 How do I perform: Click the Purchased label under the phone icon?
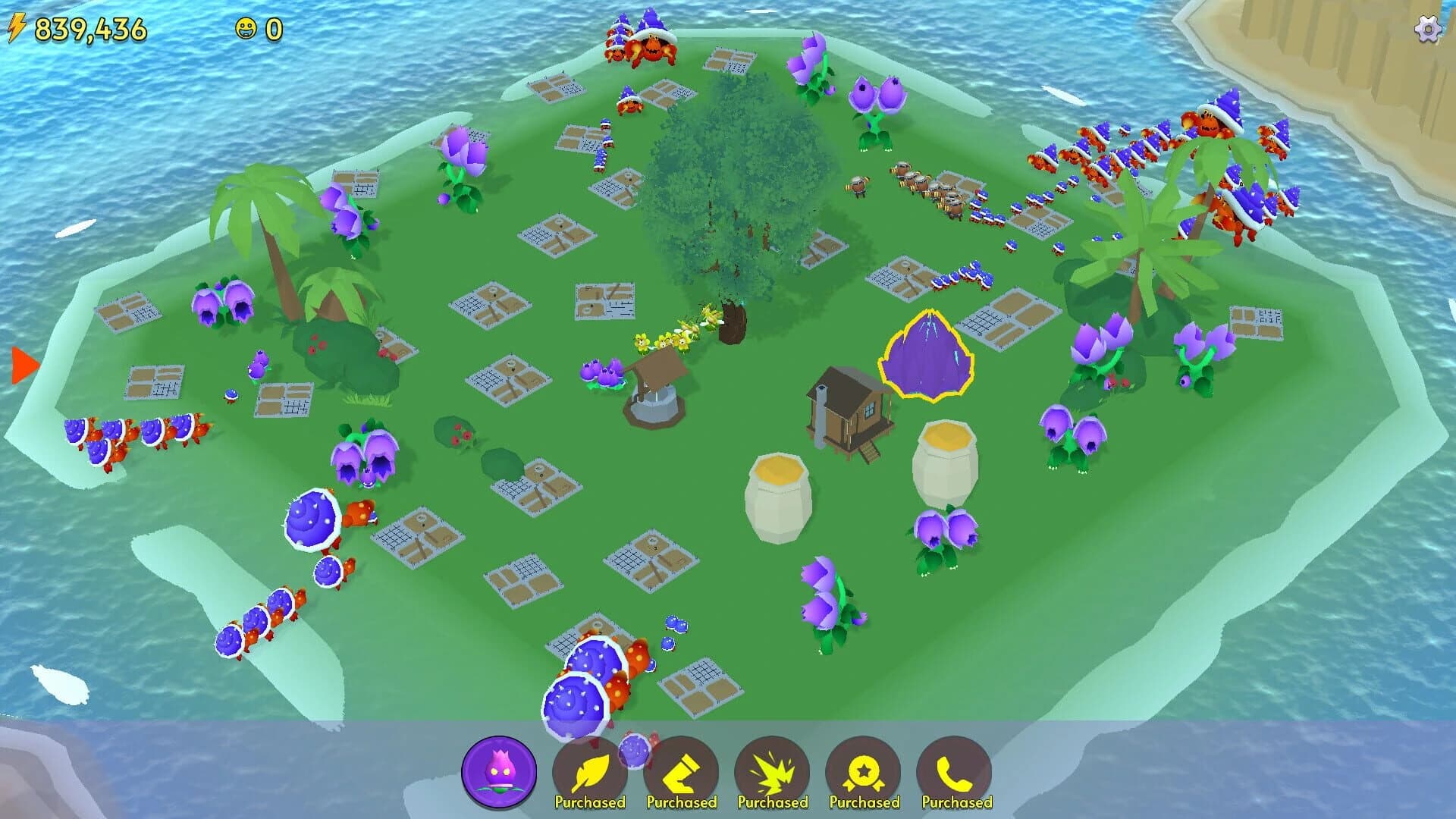[957, 802]
